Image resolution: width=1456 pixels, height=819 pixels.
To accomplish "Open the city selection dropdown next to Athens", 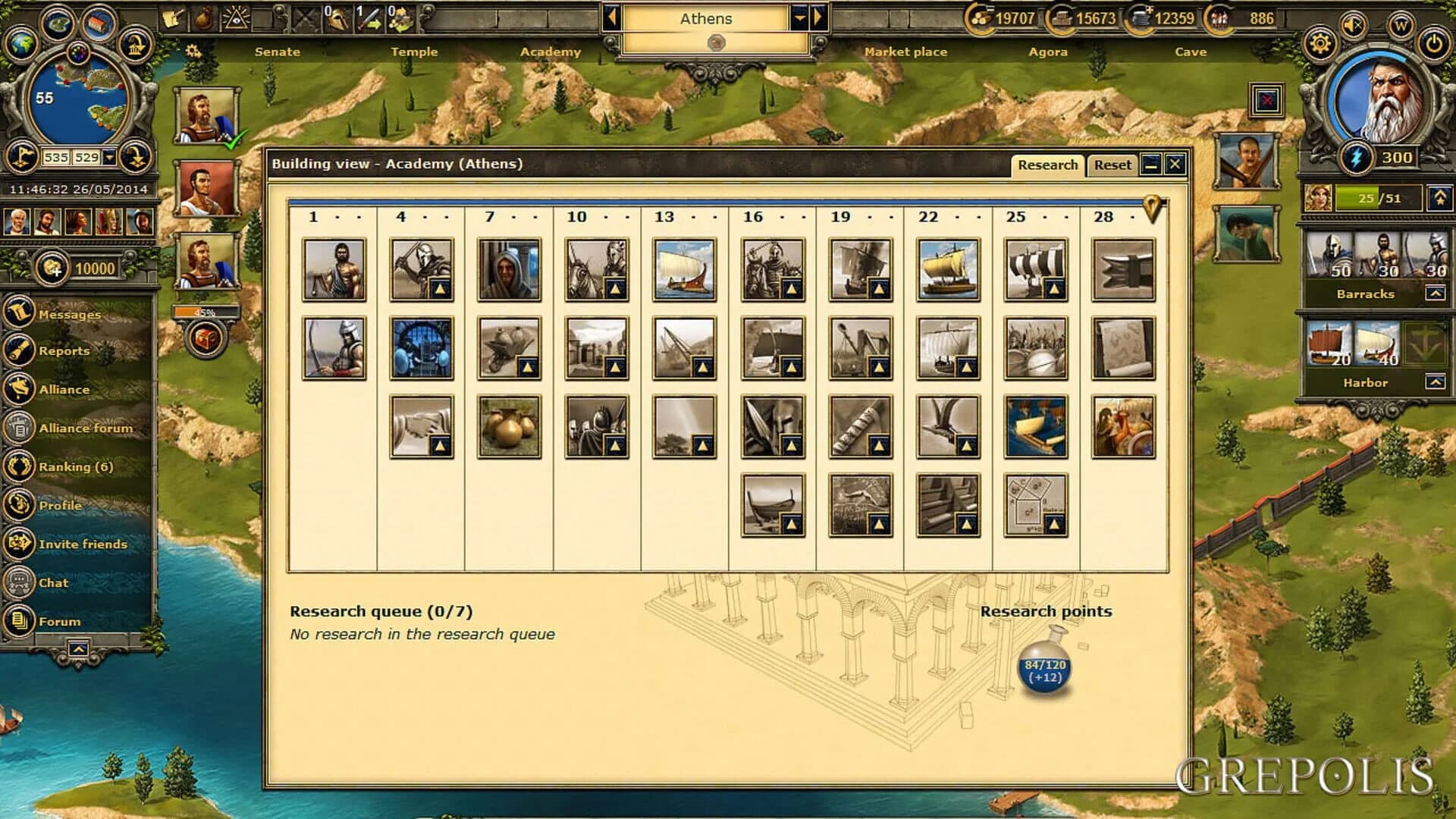I will click(x=799, y=18).
